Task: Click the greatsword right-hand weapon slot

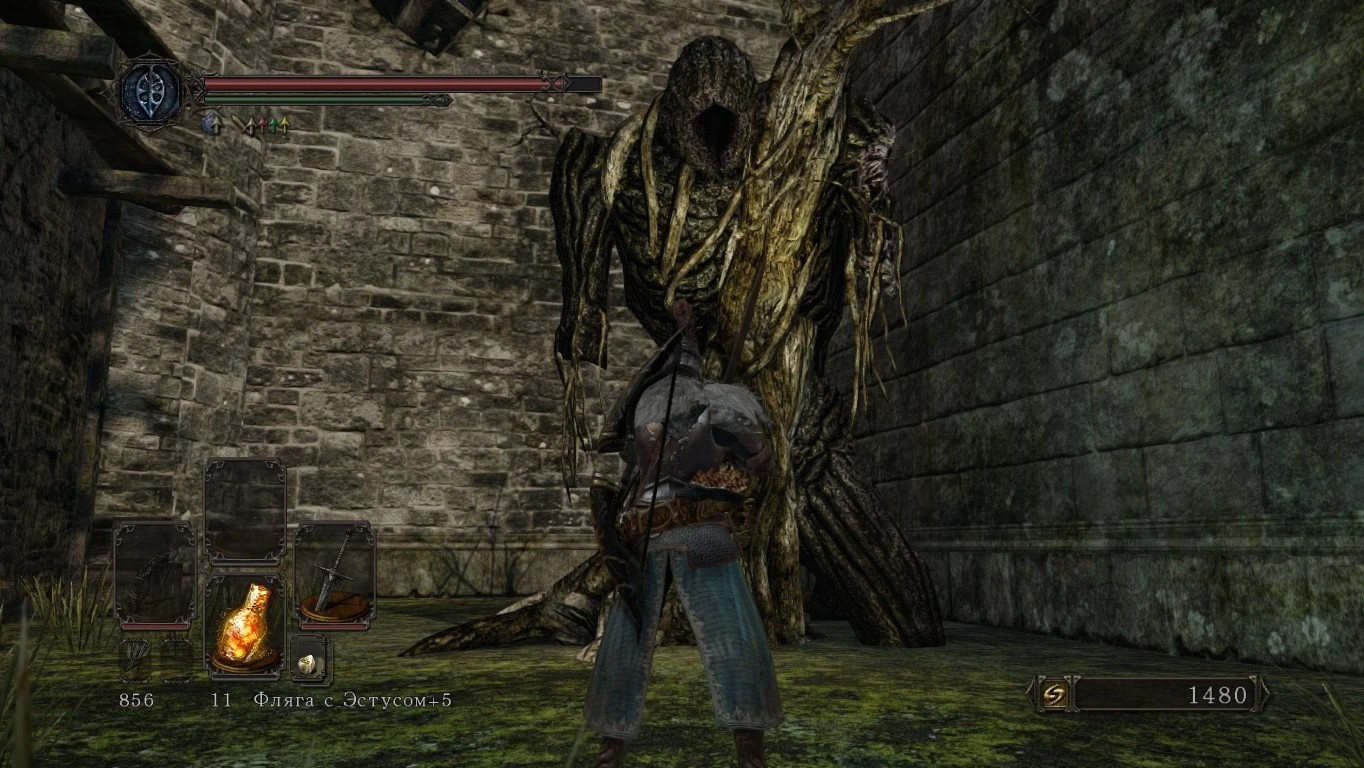Action: (334, 575)
